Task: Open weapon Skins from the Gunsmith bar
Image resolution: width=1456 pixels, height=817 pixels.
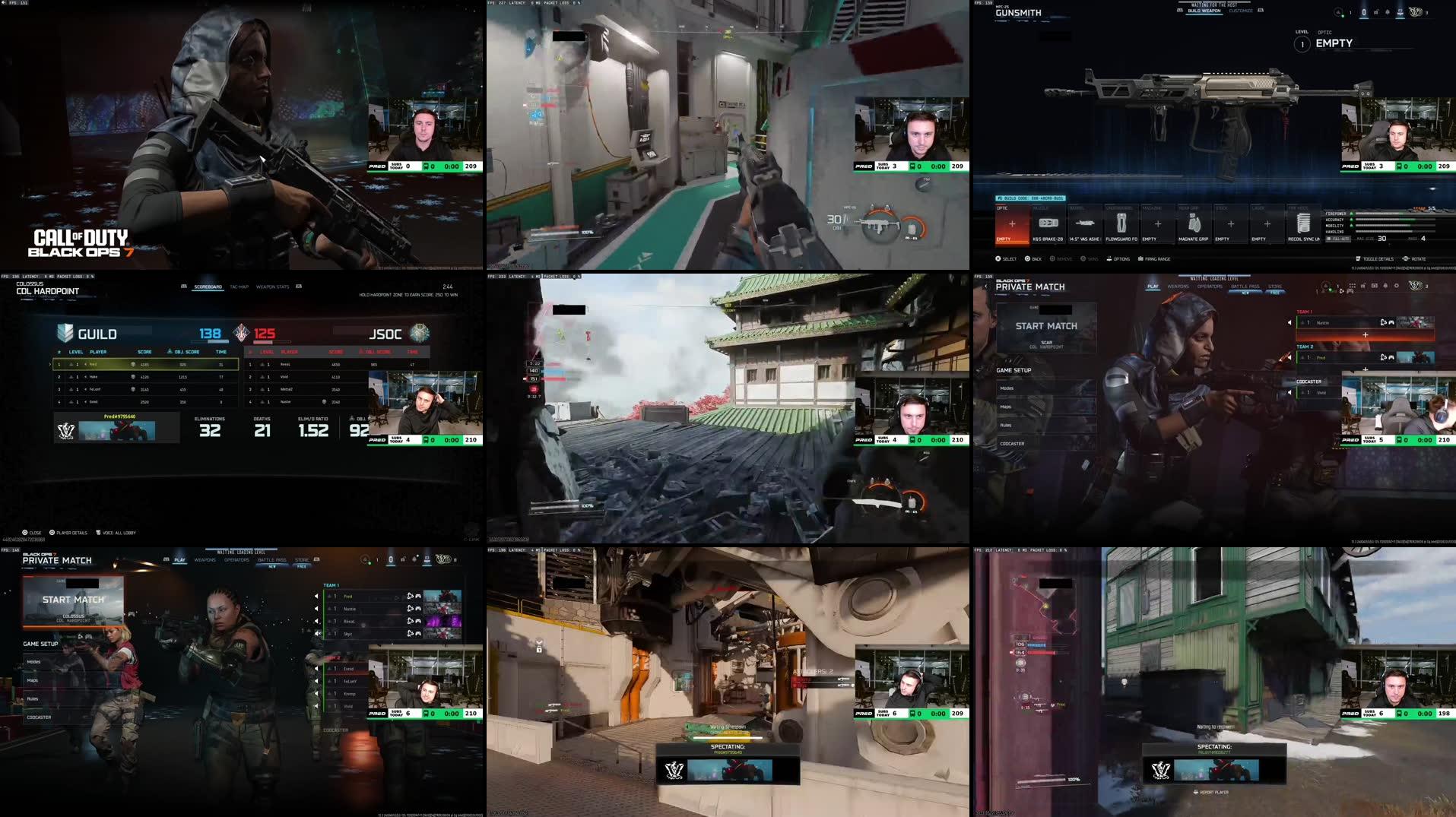Action: pos(1089,258)
